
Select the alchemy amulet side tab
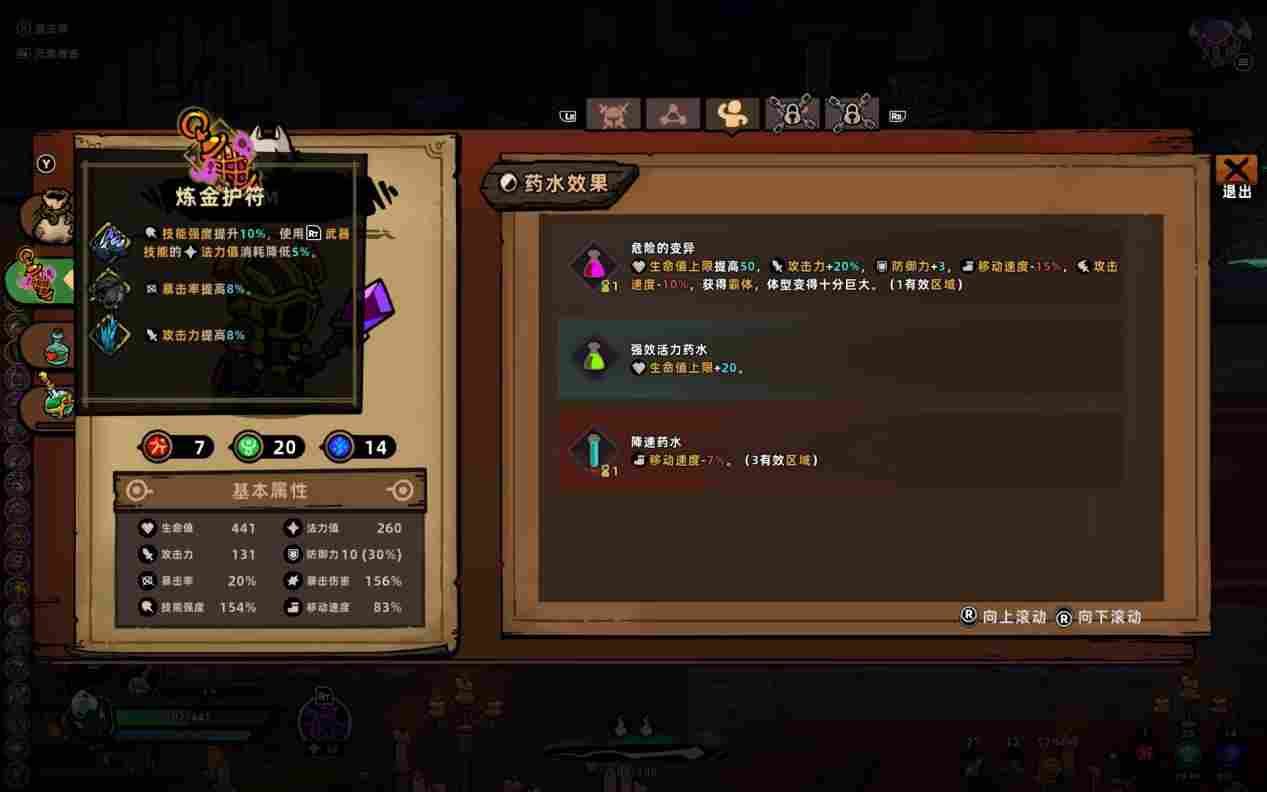click(42, 281)
